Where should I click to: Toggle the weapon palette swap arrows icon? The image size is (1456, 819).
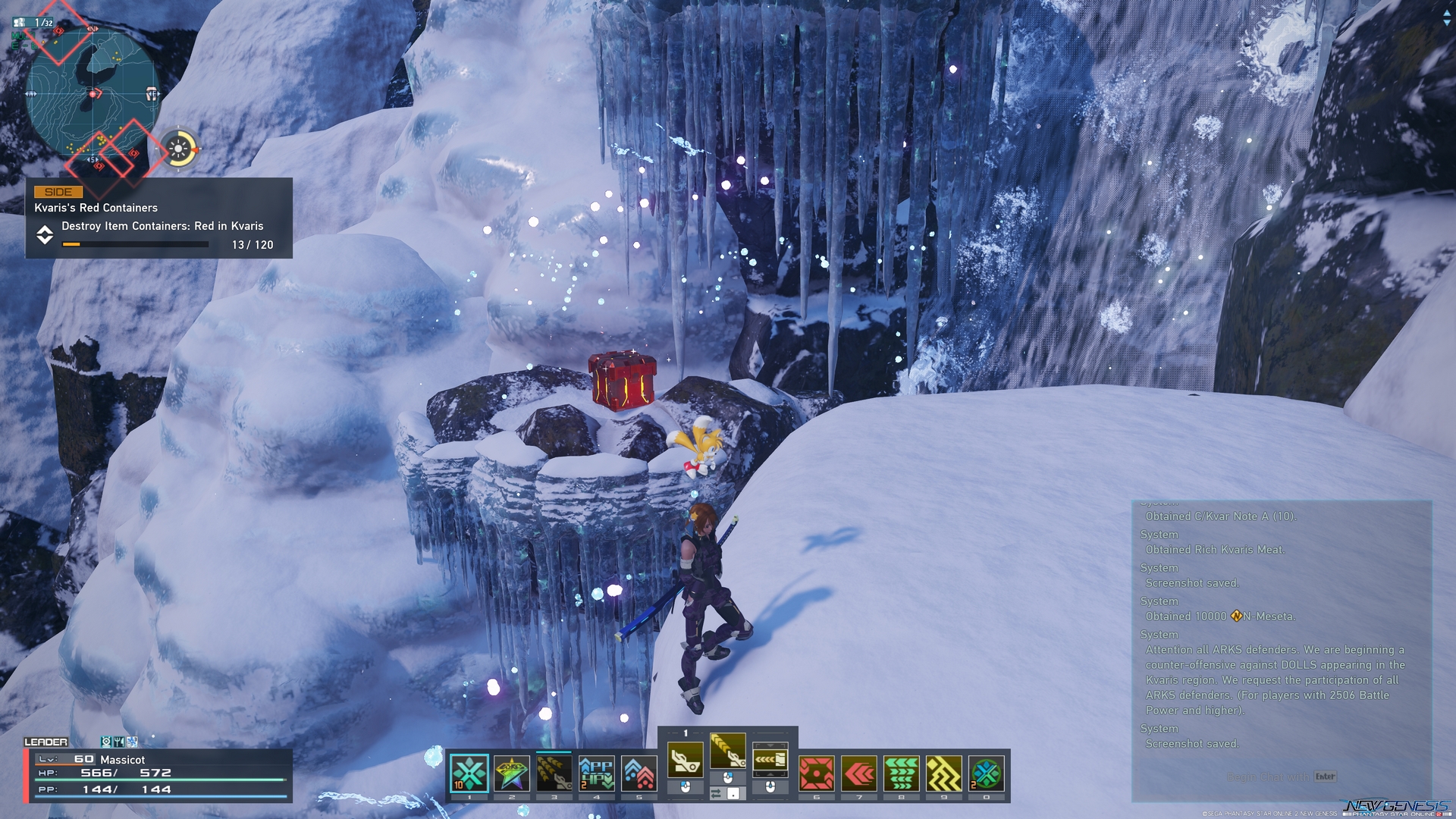point(716,792)
